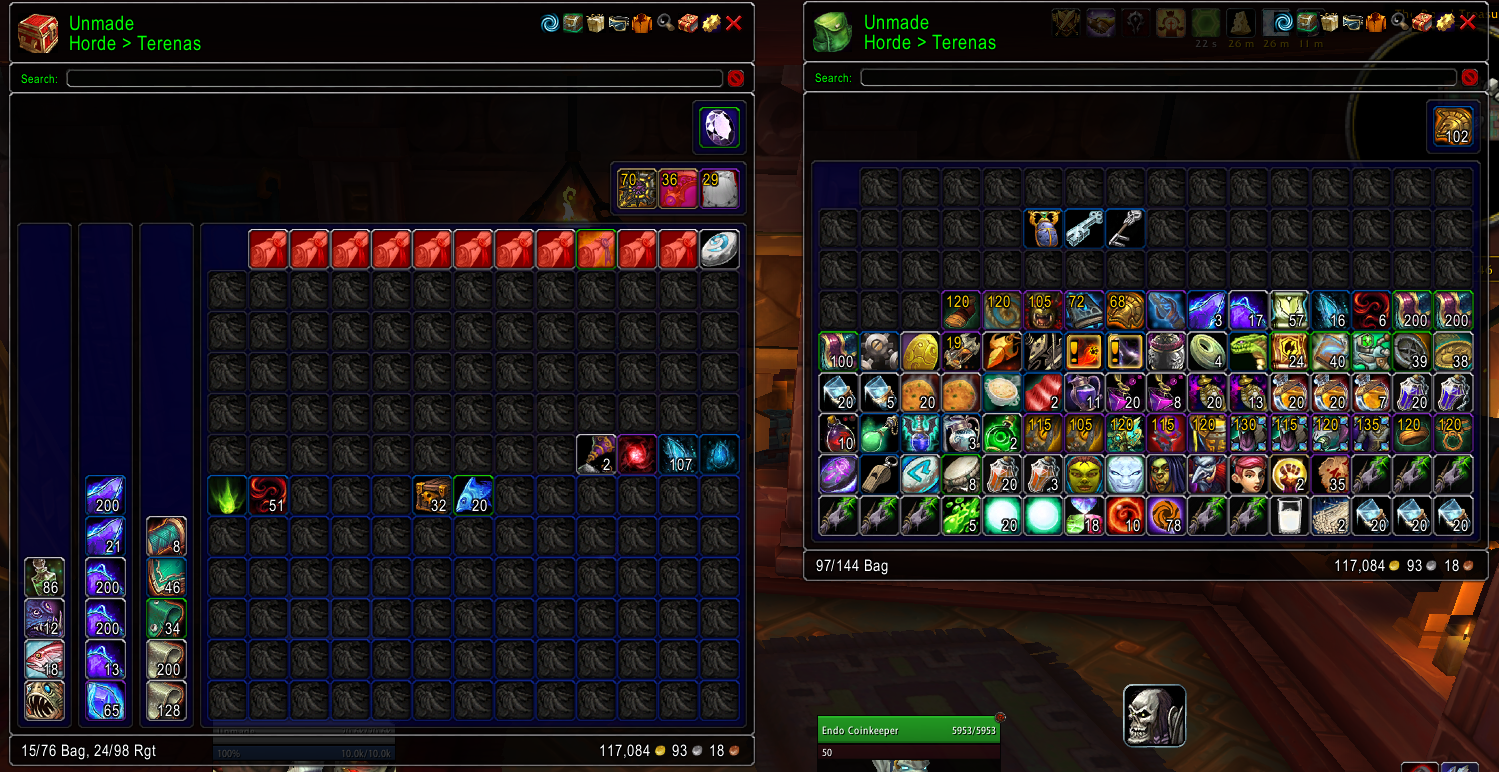Viewport: 1499px width, 772px height.
Task: Toggle the red filter circle beside right search bar
Action: [x=1470, y=77]
